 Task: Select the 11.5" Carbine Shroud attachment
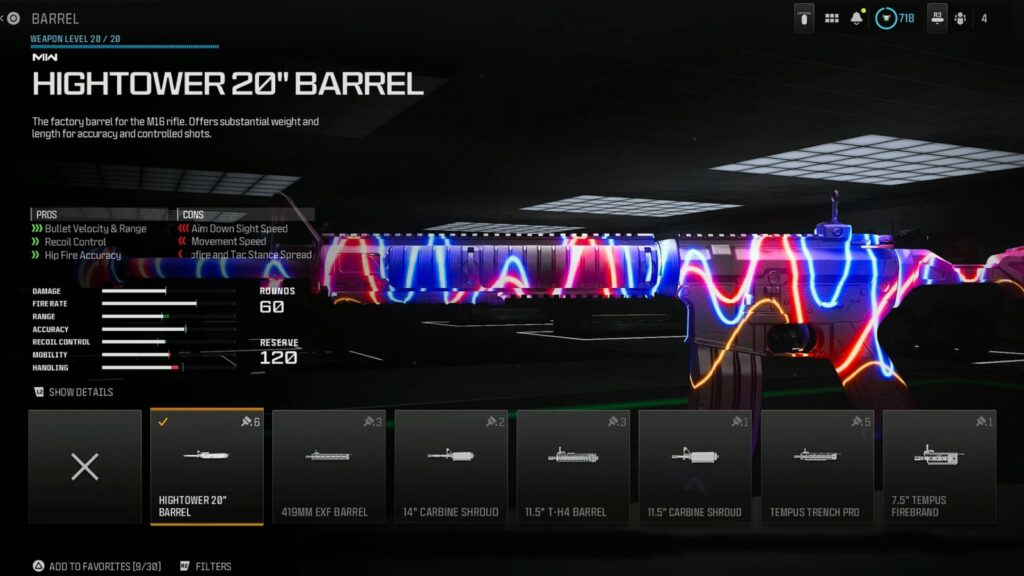pos(695,466)
